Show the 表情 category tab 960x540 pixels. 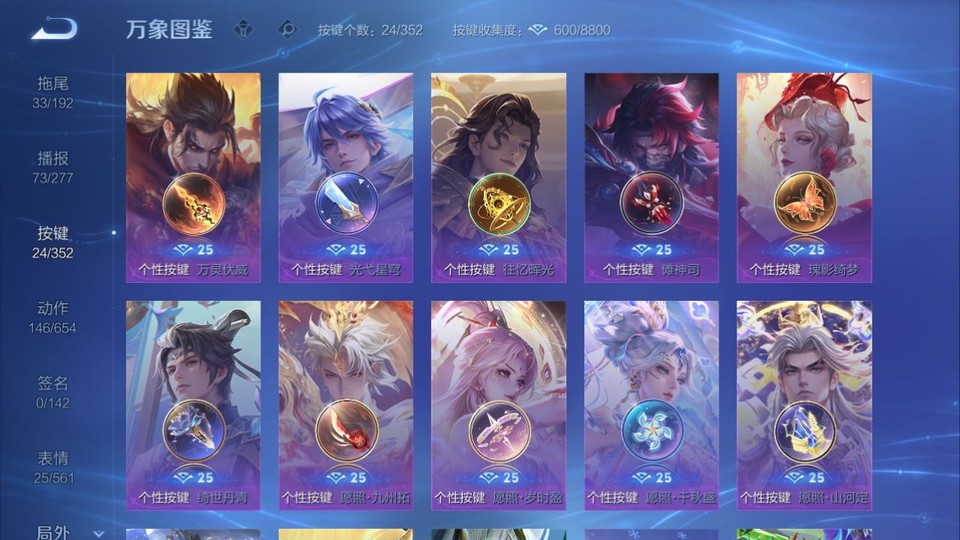(53, 466)
